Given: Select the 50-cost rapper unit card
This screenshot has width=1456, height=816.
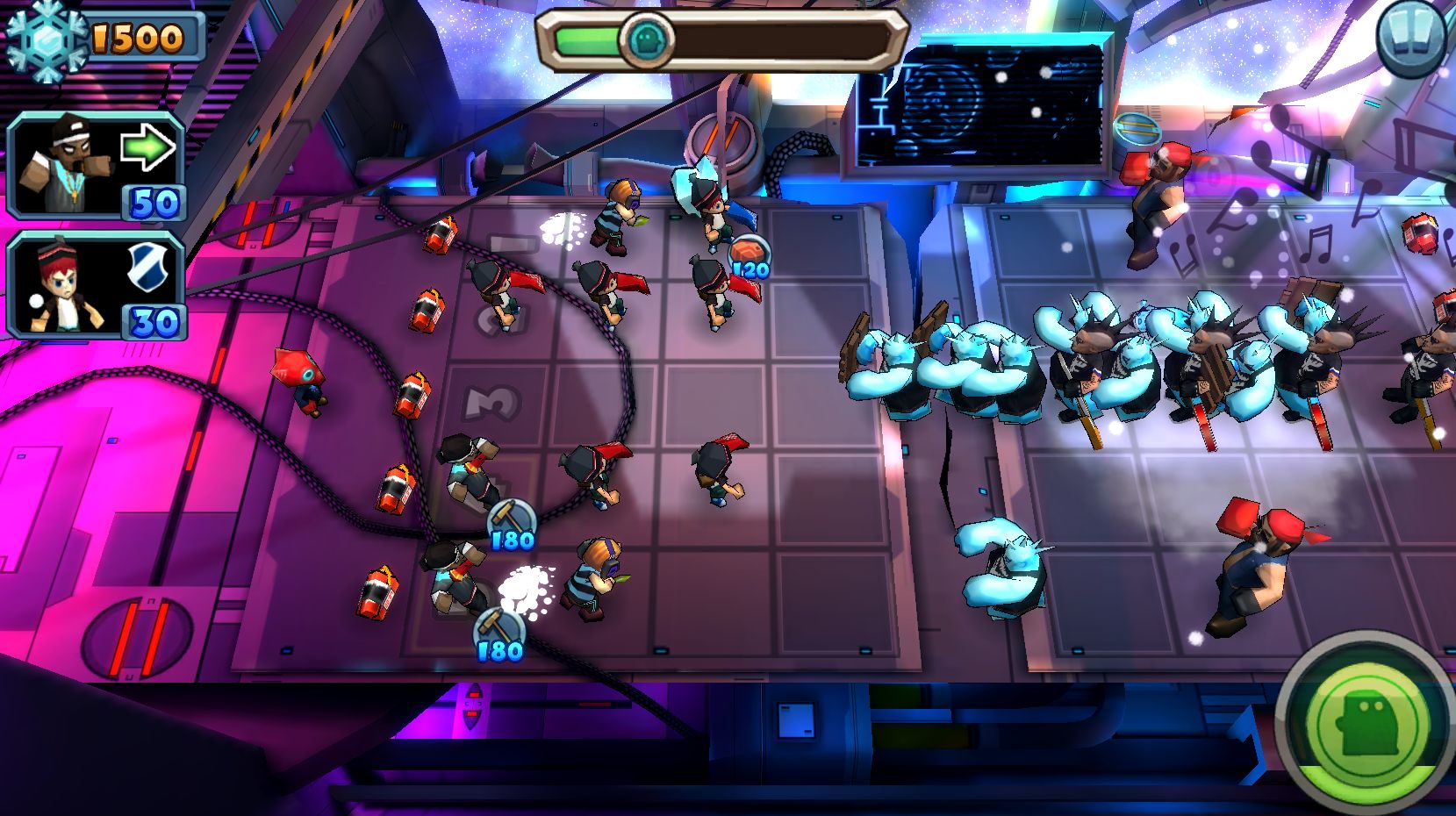Looking at the screenshot, I should [95, 165].
